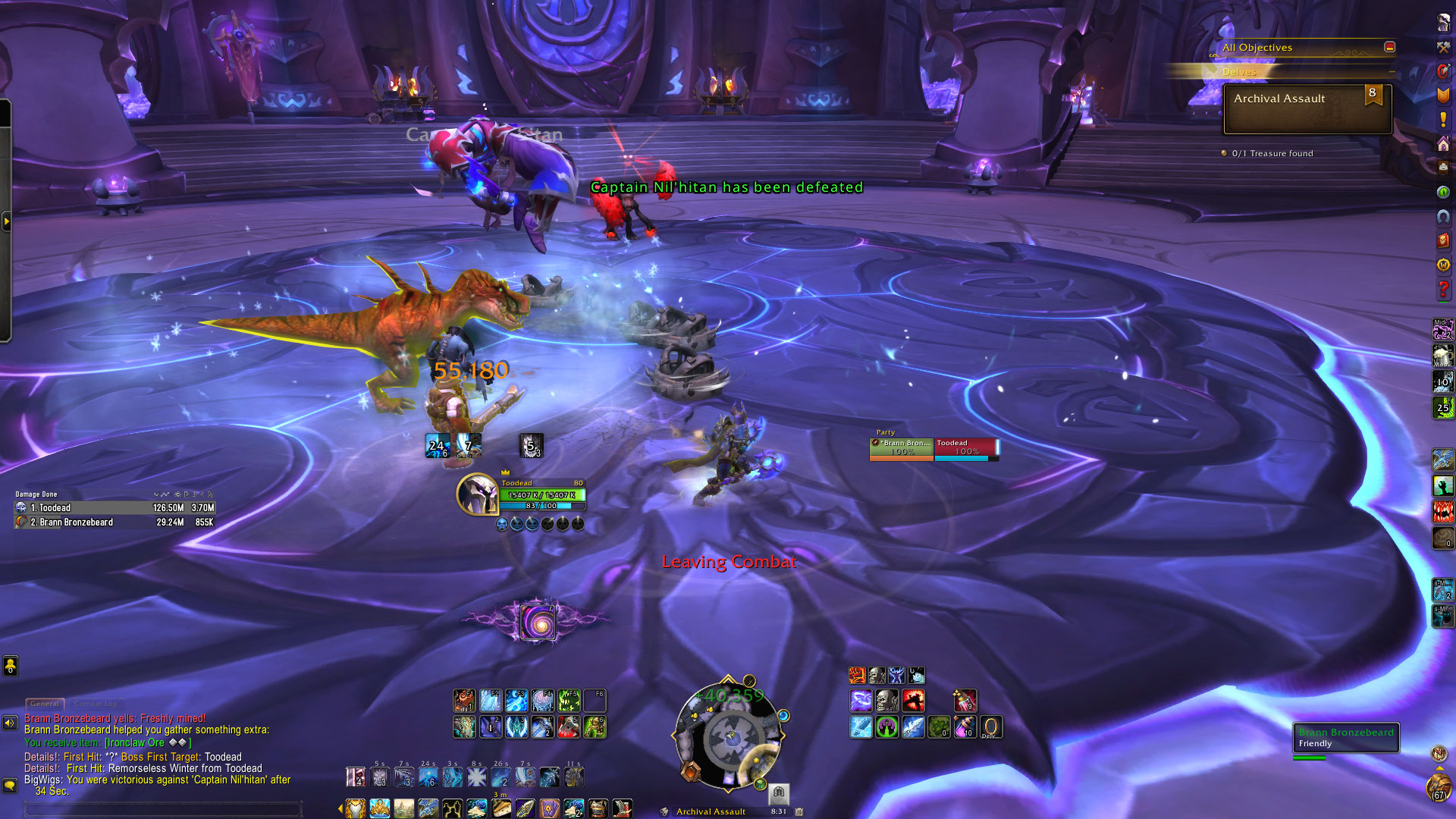The width and height of the screenshot is (1456, 819).
Task: Use the green skull-fortress ability icon
Action: (886, 727)
